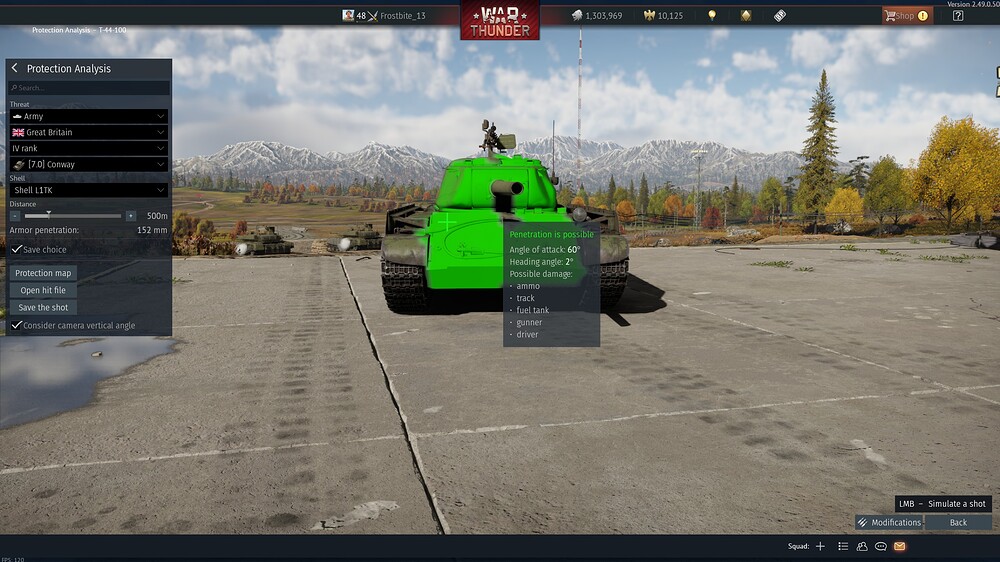Open the Army threat type dropdown
1000x562 pixels.
[x=88, y=116]
